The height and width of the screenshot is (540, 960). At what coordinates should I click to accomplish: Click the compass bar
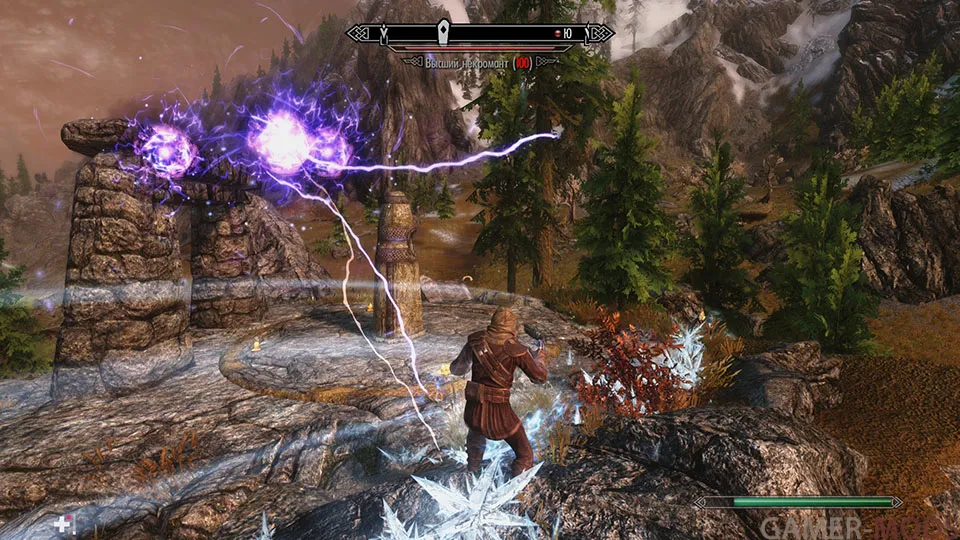coord(480,34)
